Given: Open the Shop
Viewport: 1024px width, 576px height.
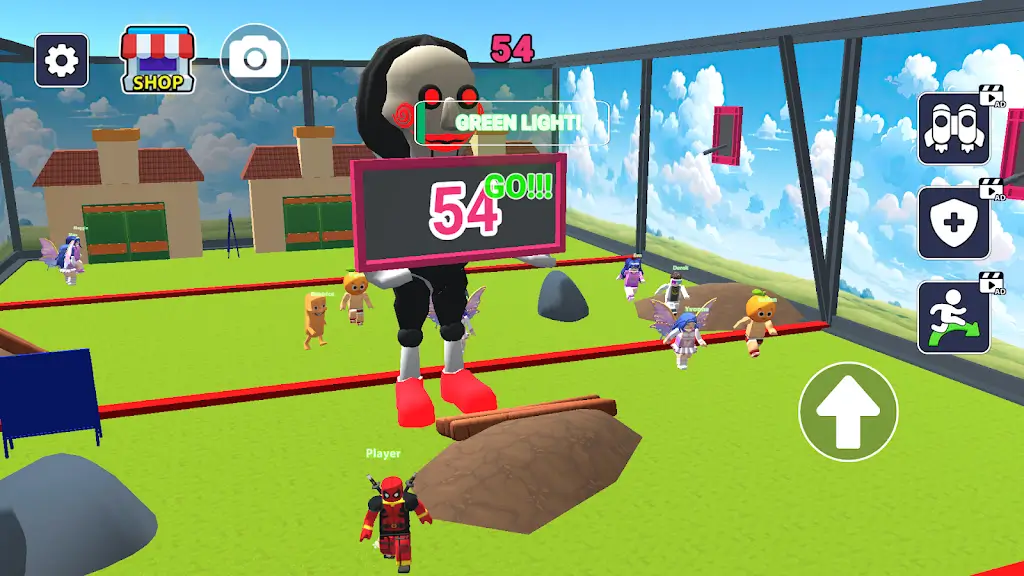Looking at the screenshot, I should tap(157, 60).
